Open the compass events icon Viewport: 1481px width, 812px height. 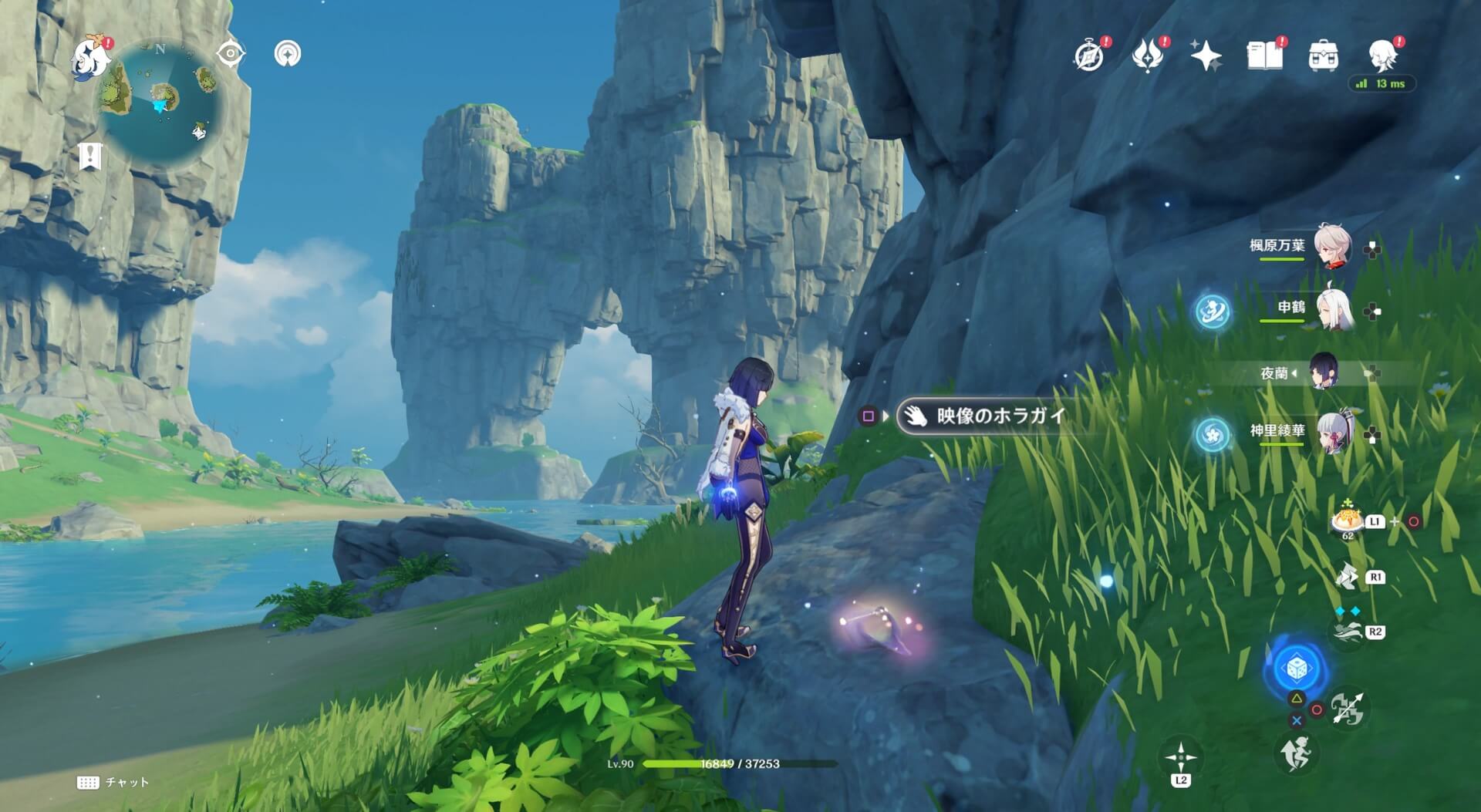click(1089, 56)
